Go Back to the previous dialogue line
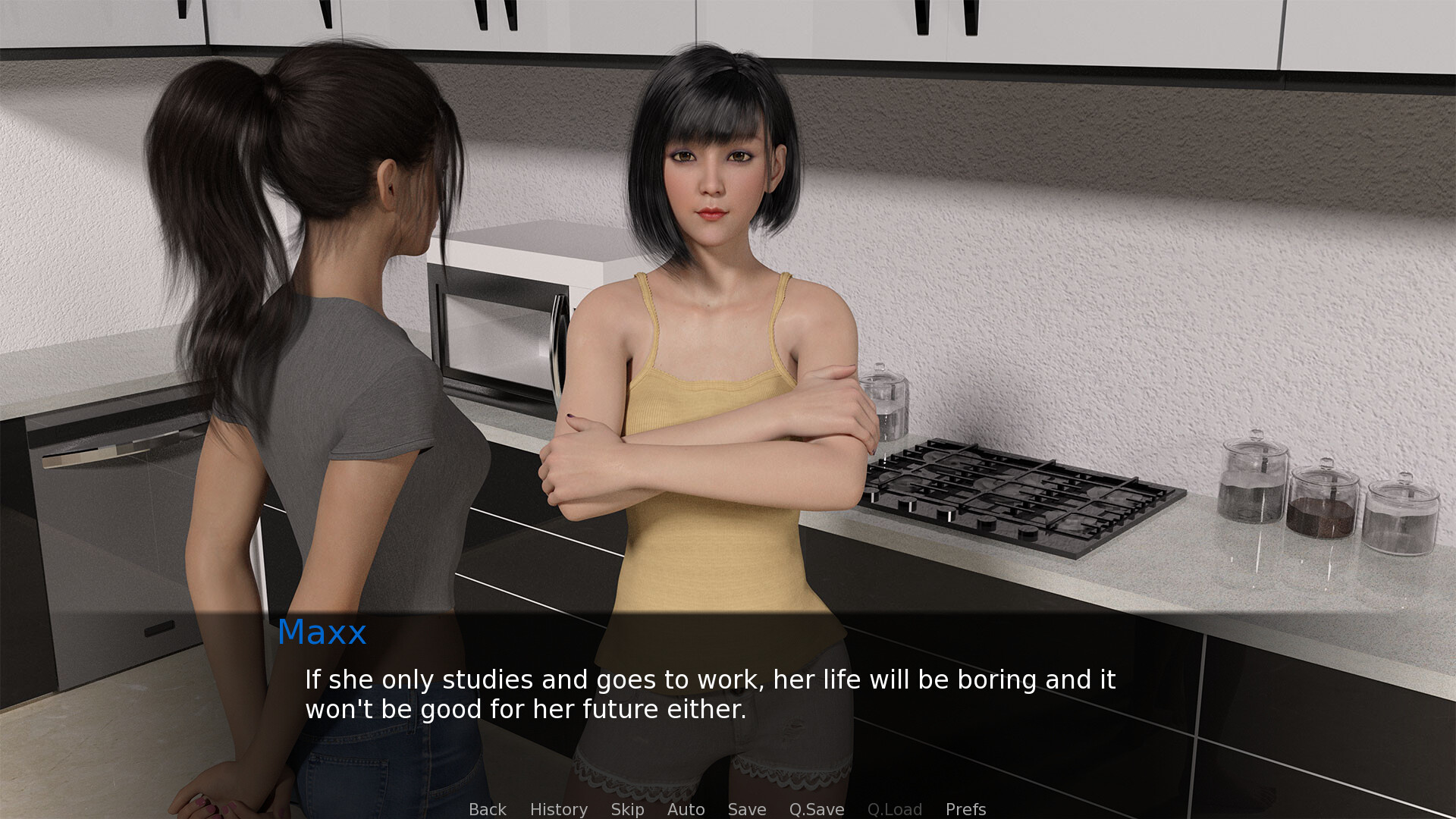Image resolution: width=1456 pixels, height=819 pixels. 488,809
